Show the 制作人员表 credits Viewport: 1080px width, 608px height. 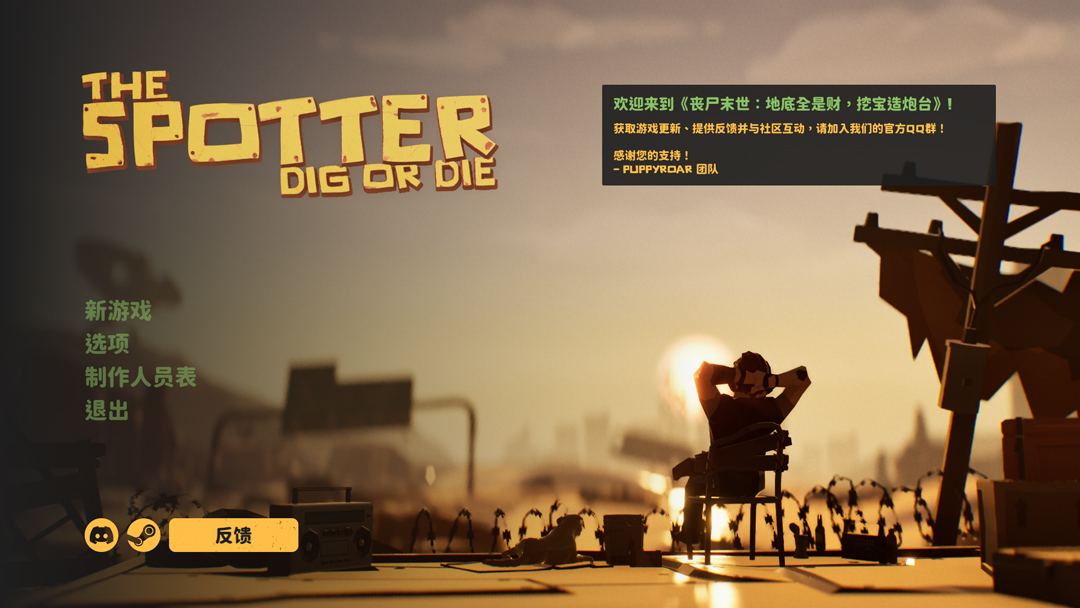point(140,377)
